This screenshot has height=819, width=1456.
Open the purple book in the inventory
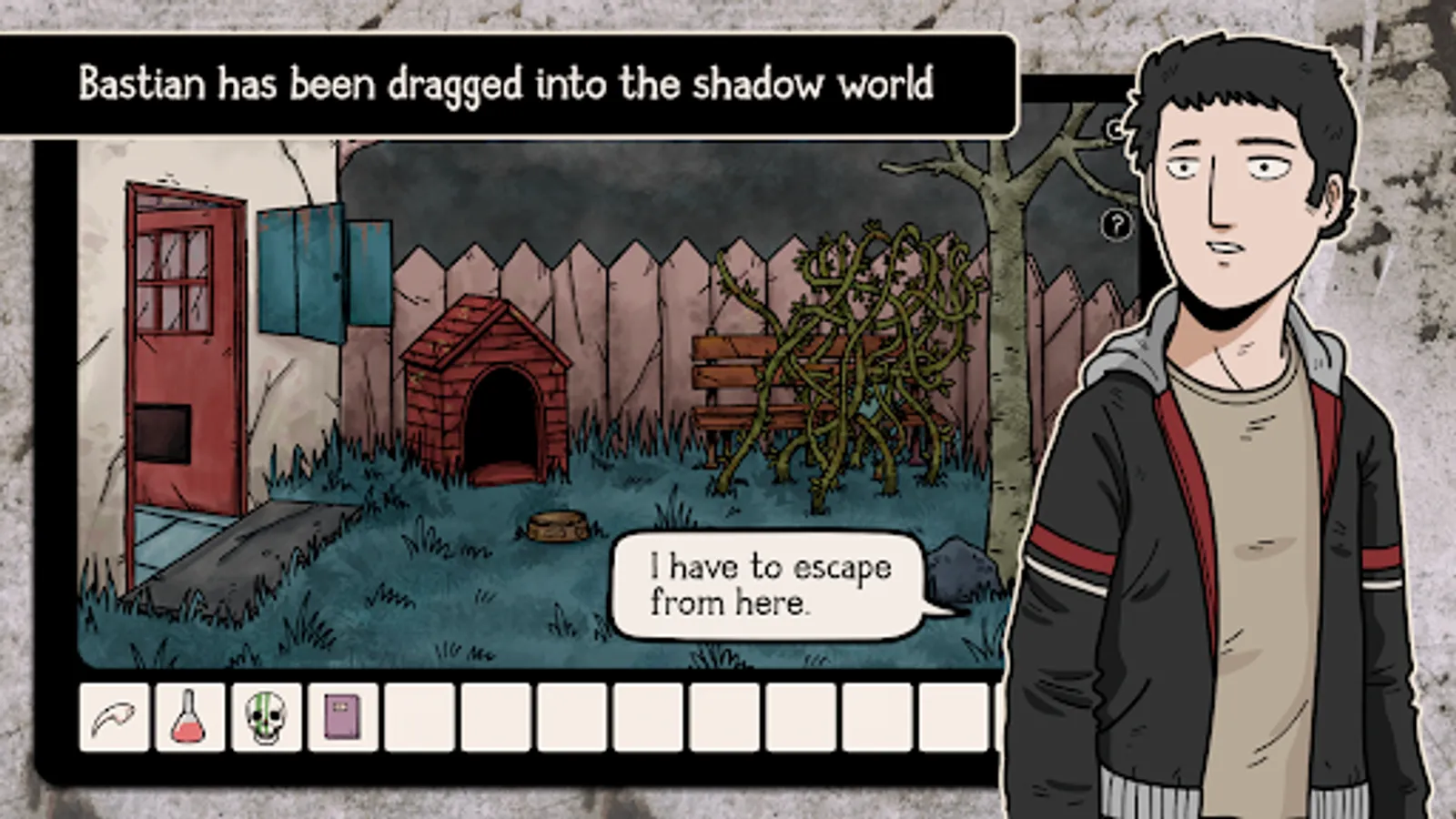coord(340,715)
